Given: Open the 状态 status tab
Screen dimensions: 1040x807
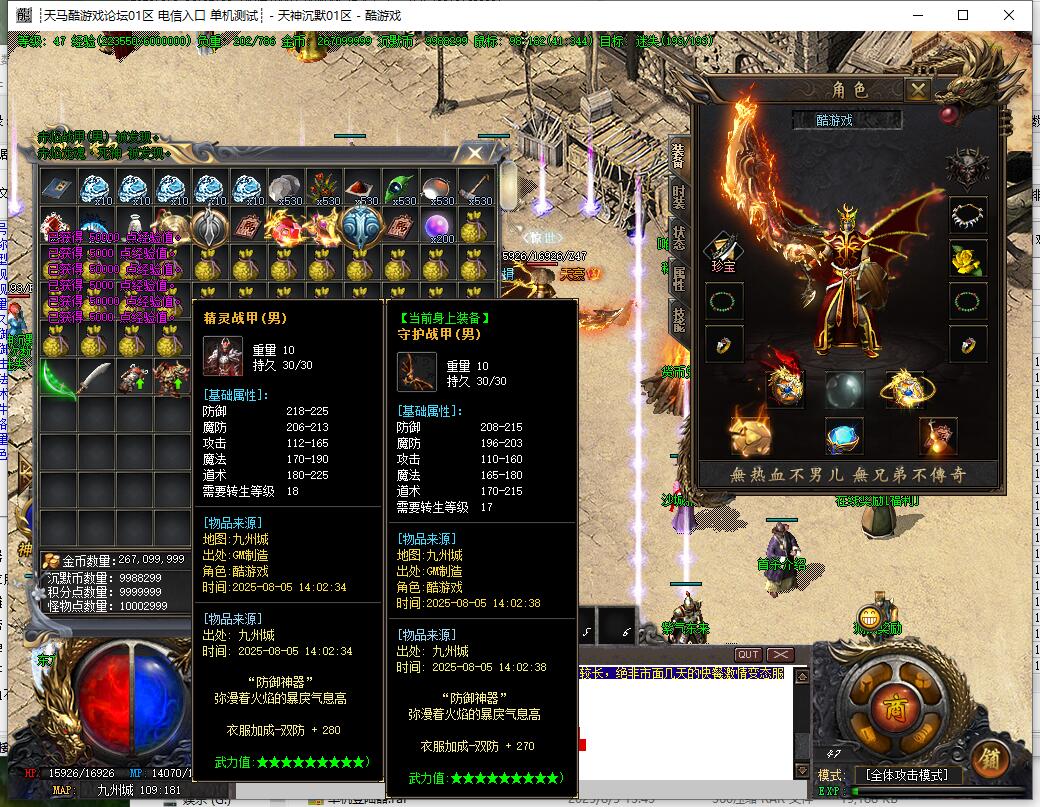Looking at the screenshot, I should click(679, 239).
